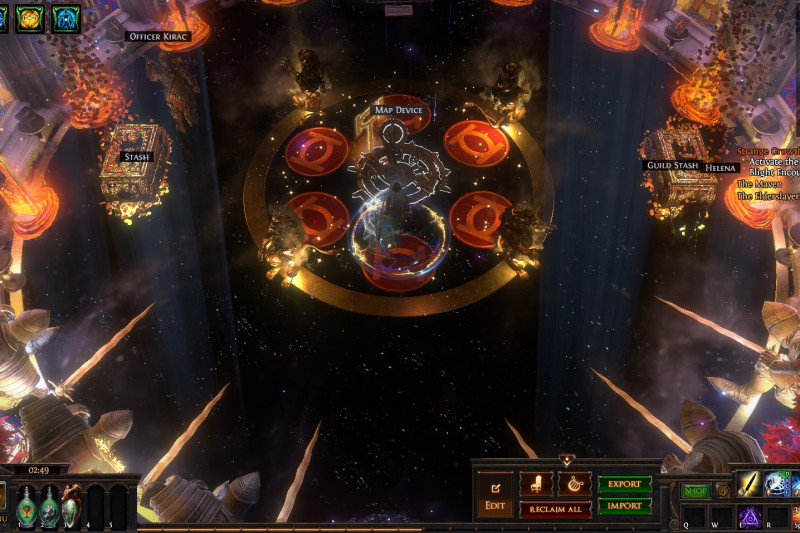Open the Guild Stash label

click(x=671, y=166)
